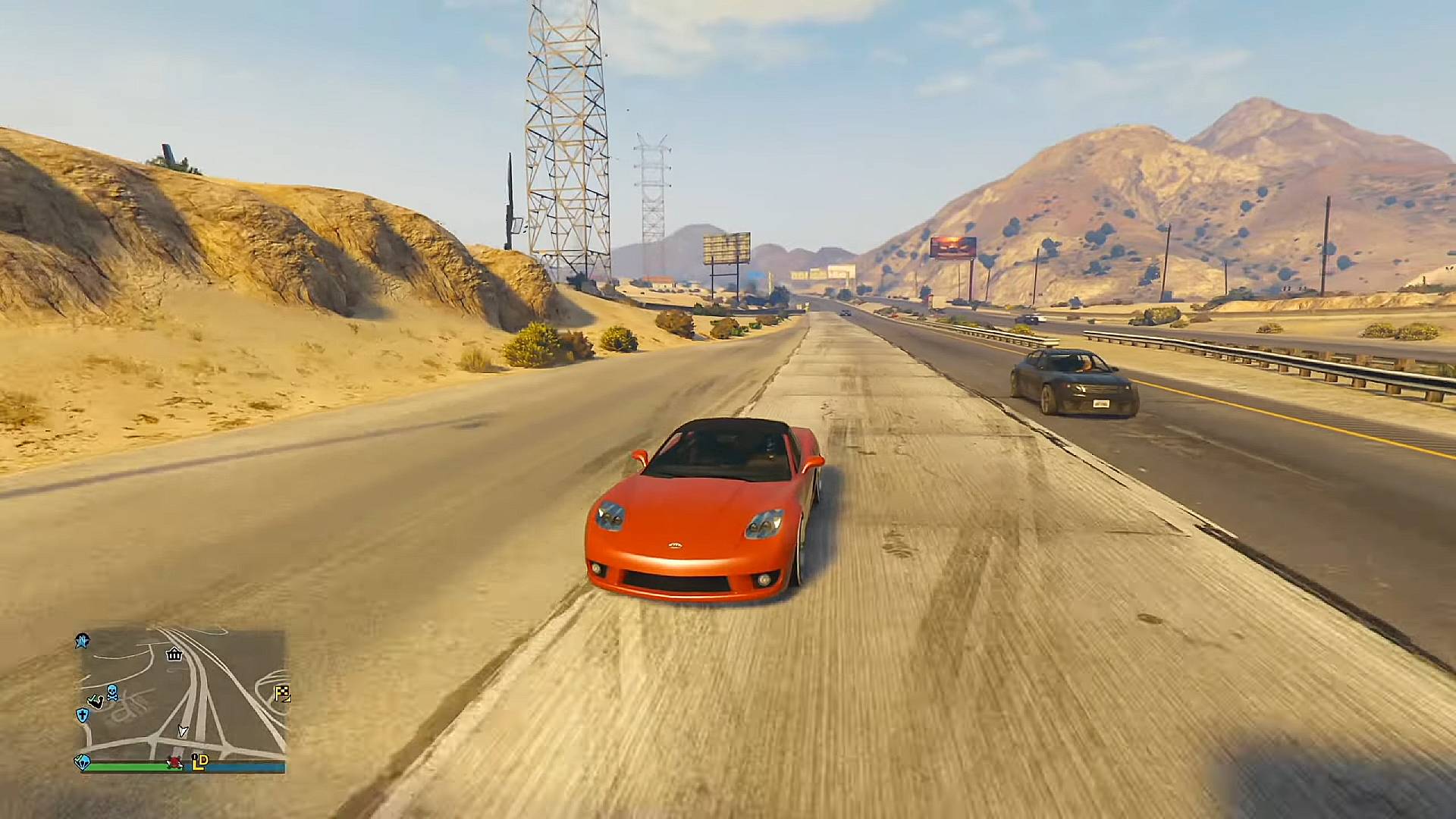1456x819 pixels.
Task: Select the checkered race flag blip
Action: (x=283, y=693)
